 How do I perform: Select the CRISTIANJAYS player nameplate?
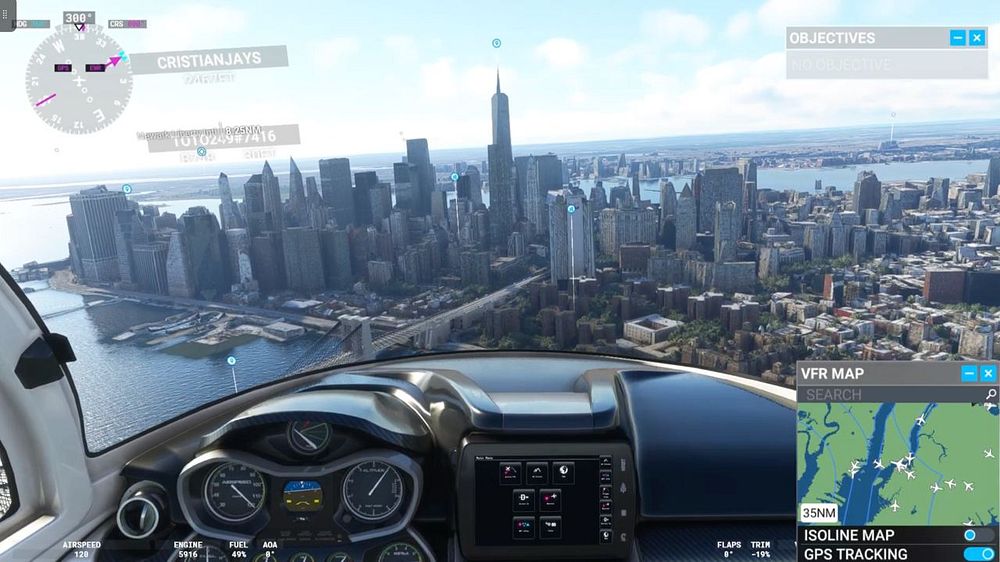(208, 61)
